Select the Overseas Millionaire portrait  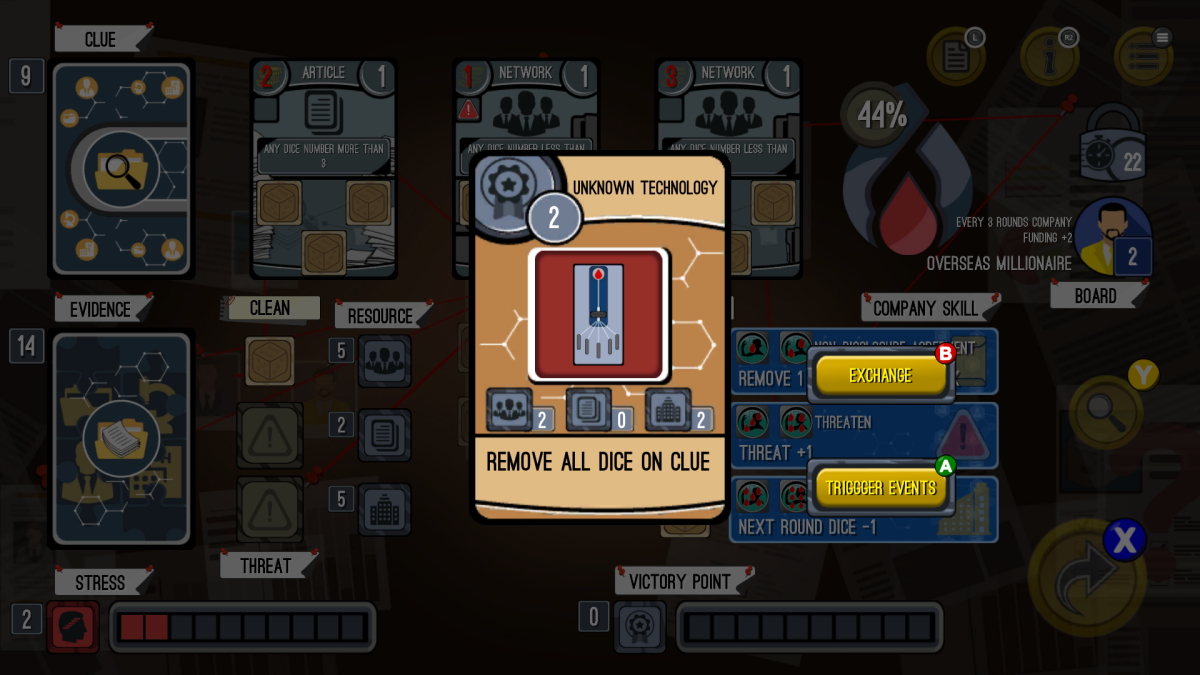(1112, 236)
